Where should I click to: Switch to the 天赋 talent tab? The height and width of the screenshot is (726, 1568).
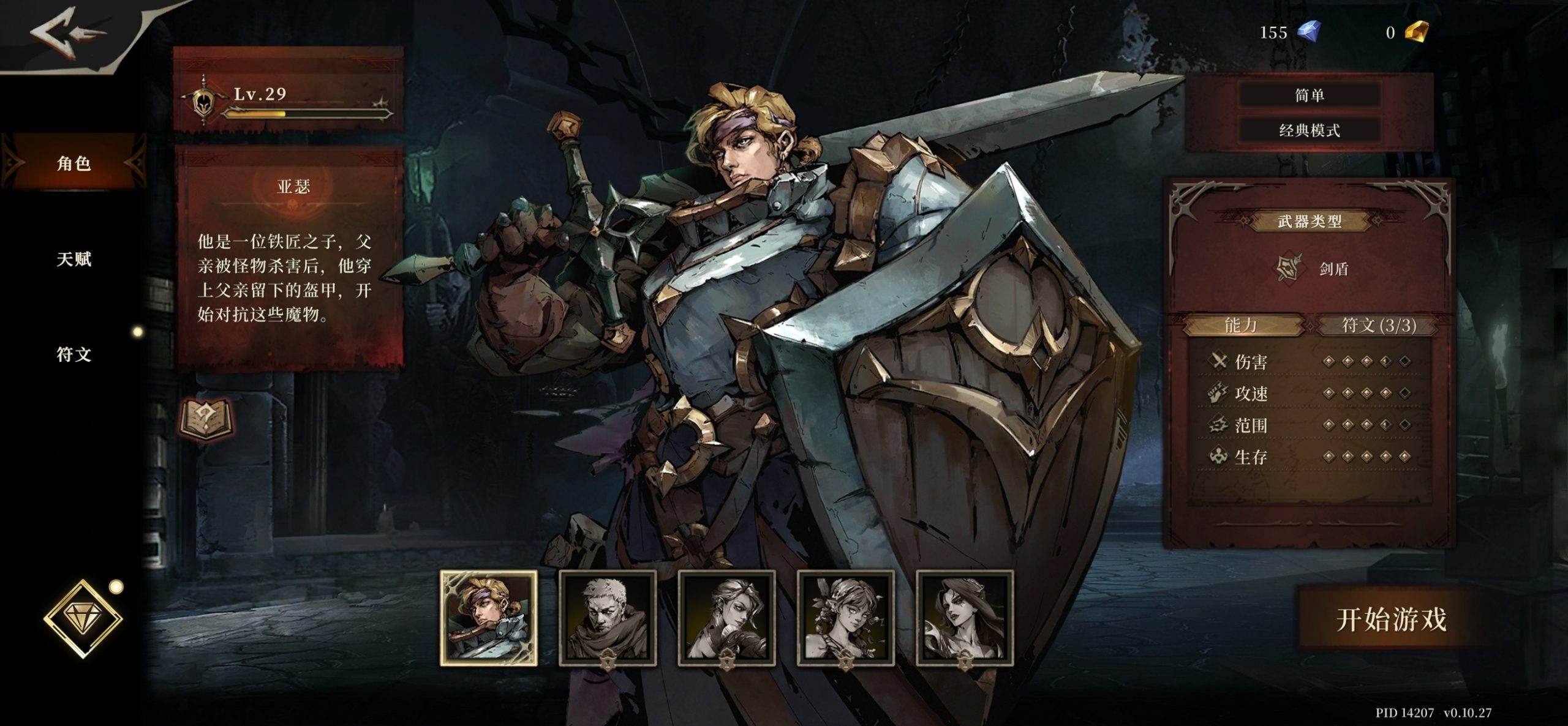74,260
